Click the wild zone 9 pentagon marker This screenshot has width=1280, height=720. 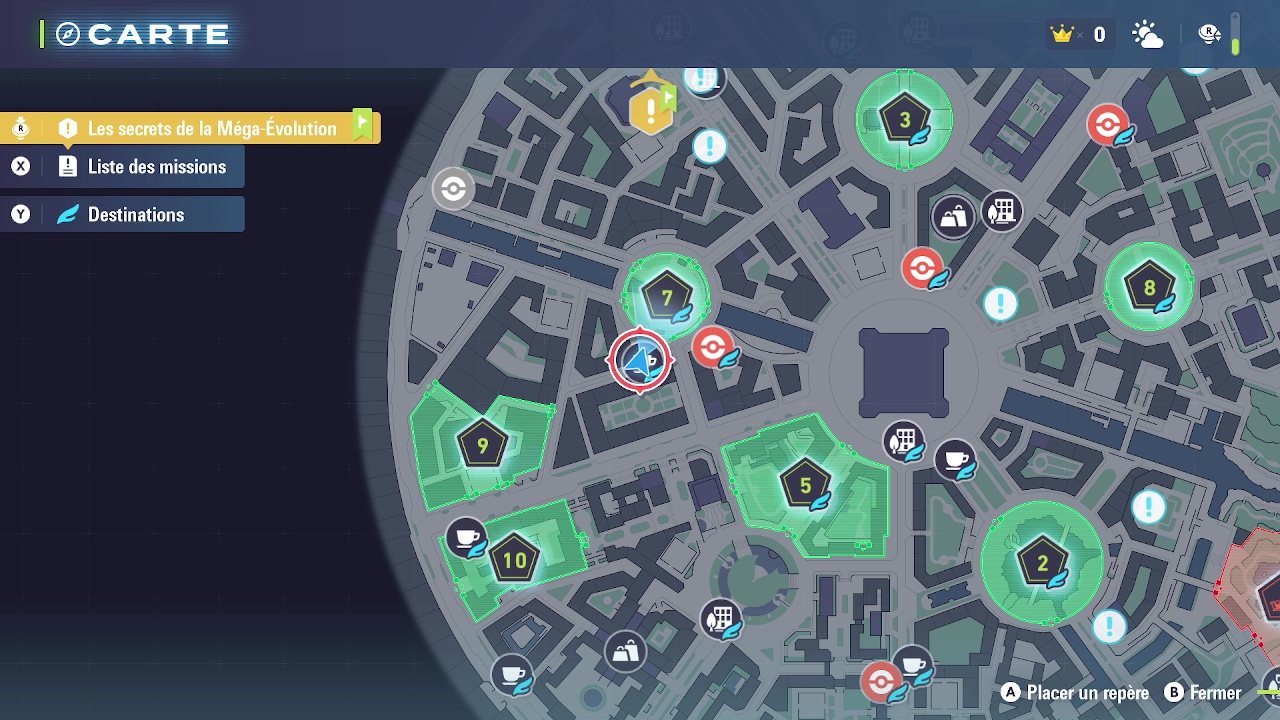[481, 444]
